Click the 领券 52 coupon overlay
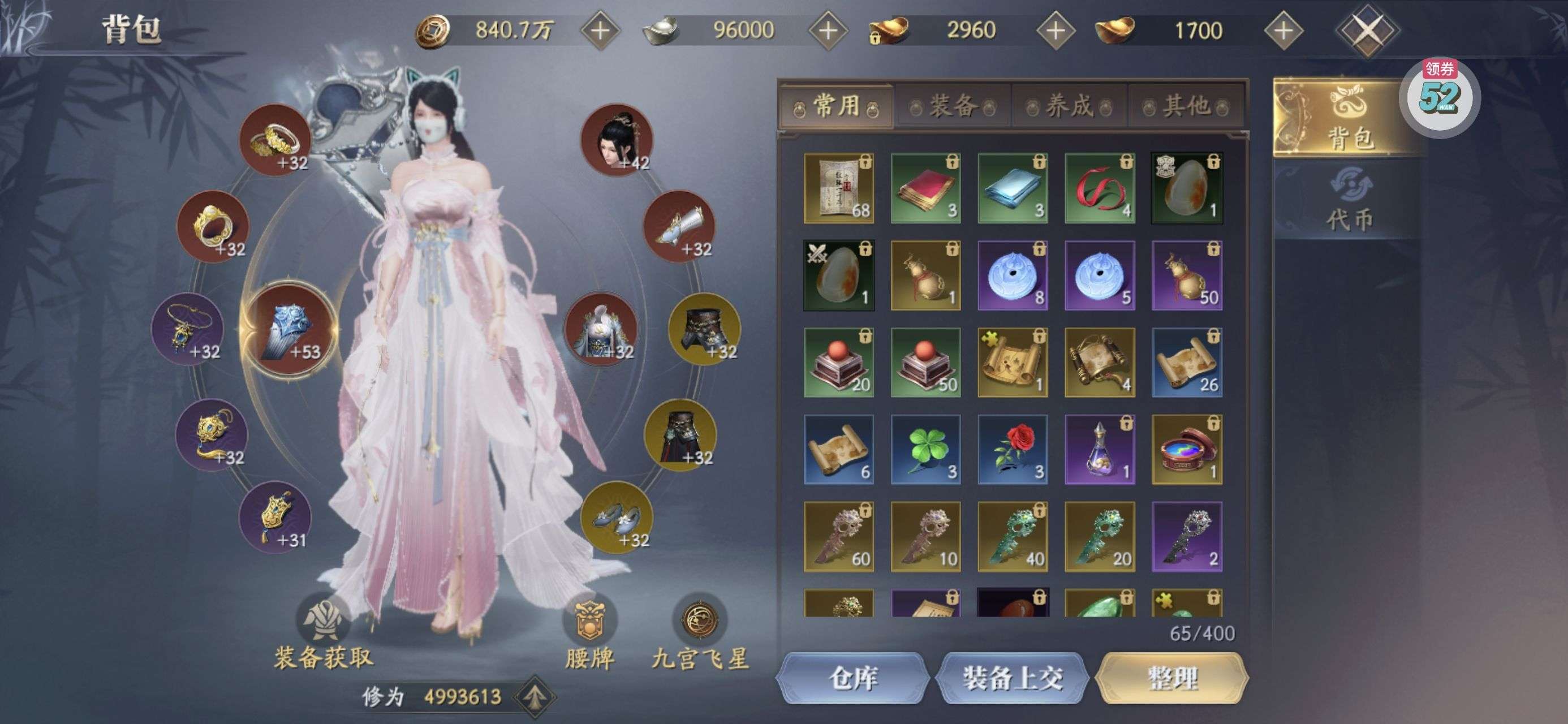This screenshot has height=724, width=1568. [x=1440, y=97]
